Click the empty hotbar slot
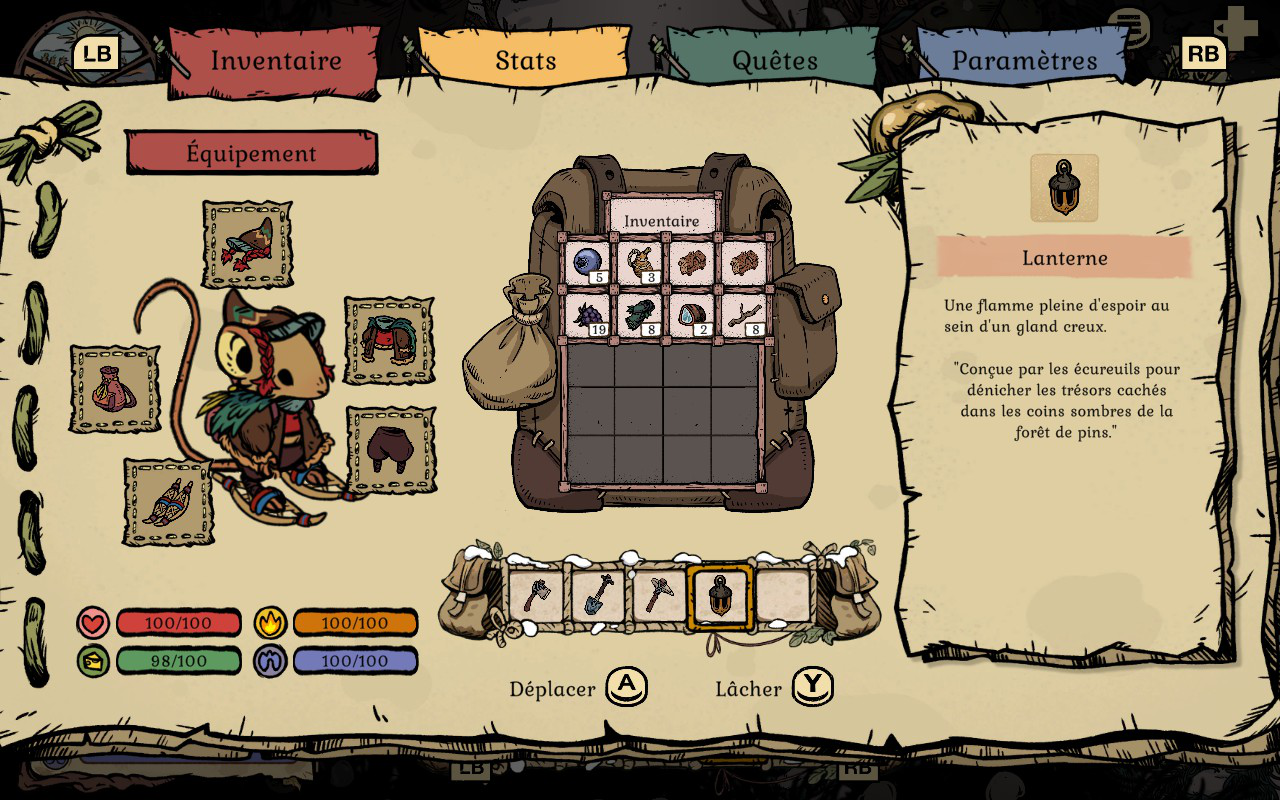The height and width of the screenshot is (800, 1280). (783, 596)
